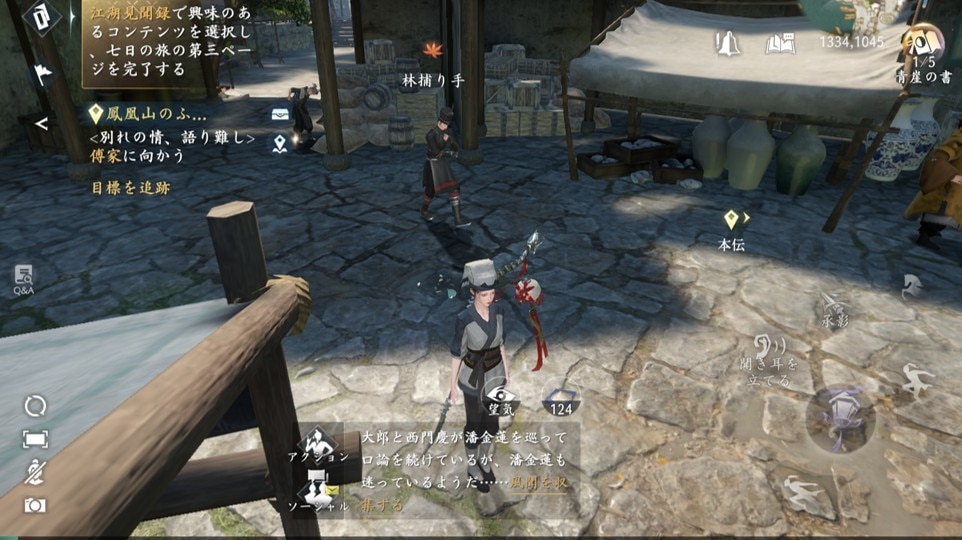Image resolution: width=962 pixels, height=540 pixels.
Task: Activate 目標を追跡 to track the objective
Action: (x=131, y=187)
